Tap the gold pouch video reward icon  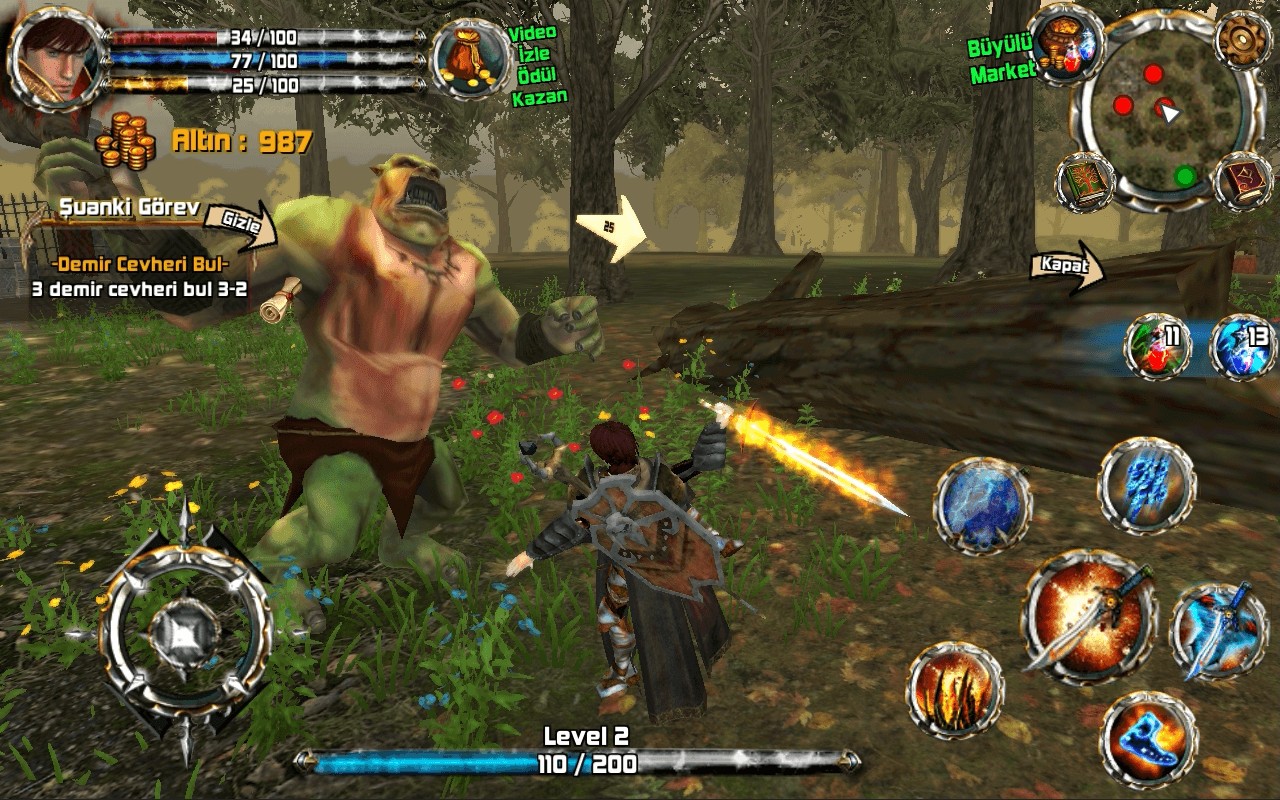pyautogui.click(x=471, y=59)
